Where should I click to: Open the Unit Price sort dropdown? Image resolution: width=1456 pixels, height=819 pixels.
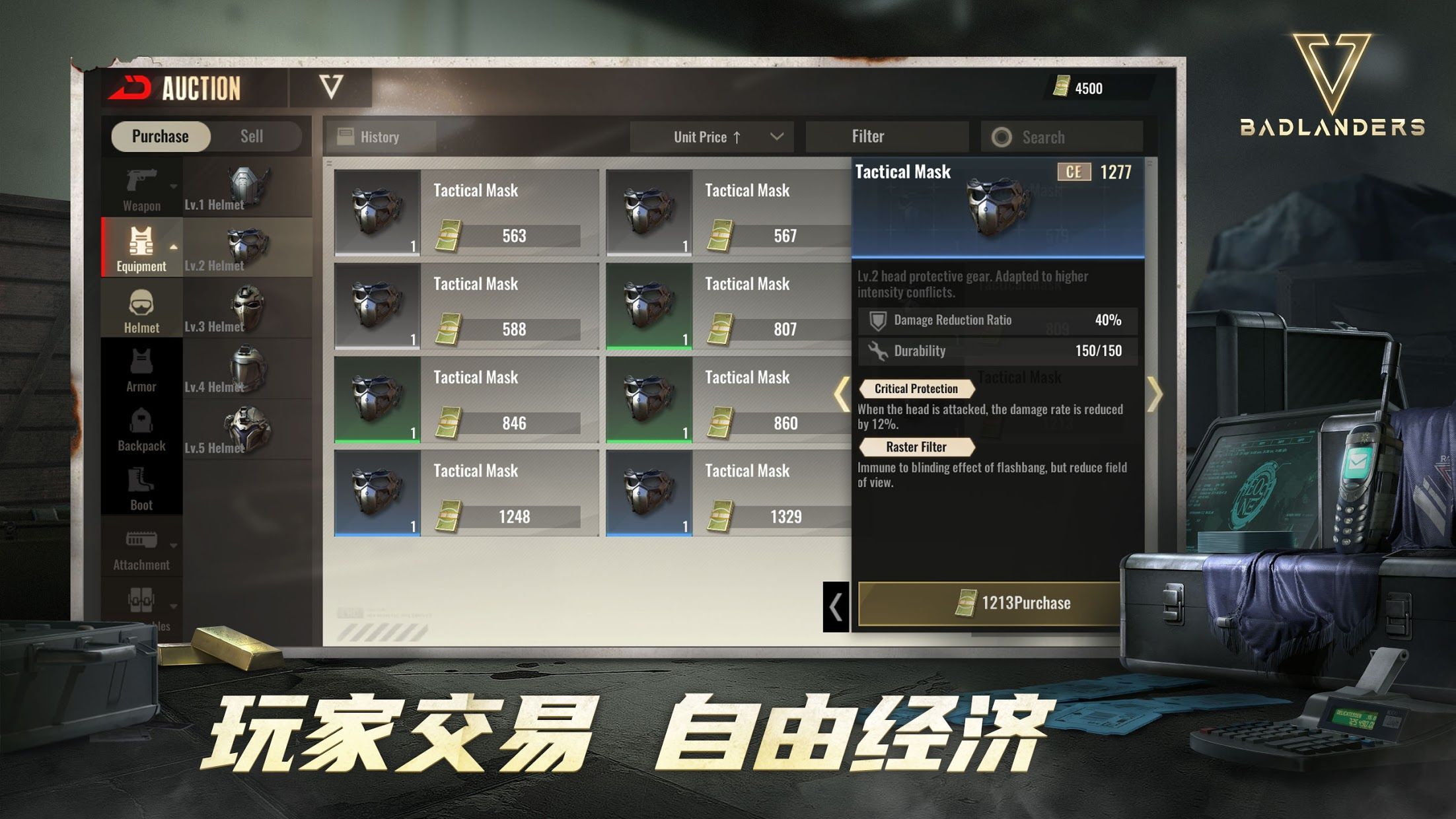click(711, 137)
